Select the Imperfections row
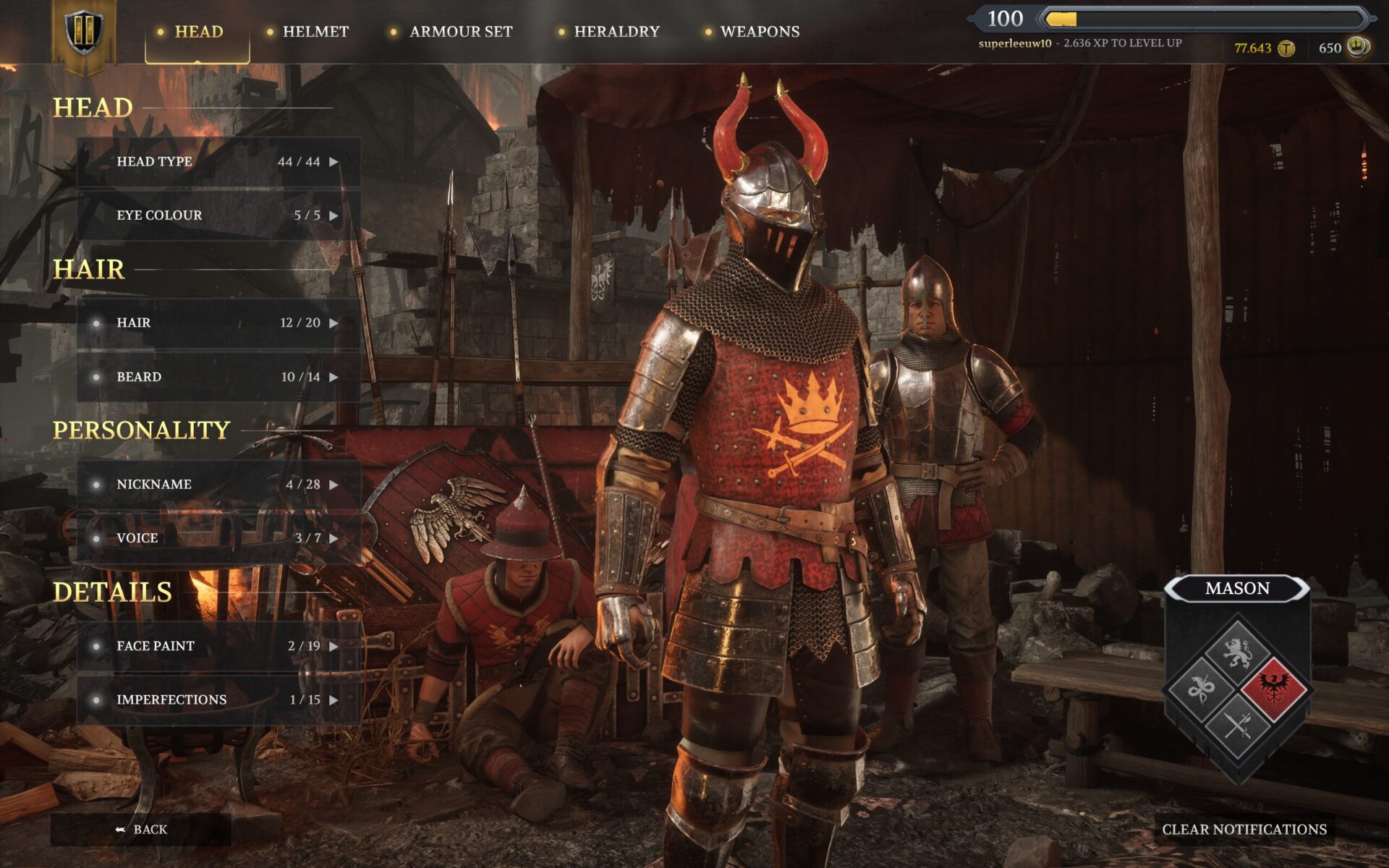The image size is (1389, 868). point(218,699)
